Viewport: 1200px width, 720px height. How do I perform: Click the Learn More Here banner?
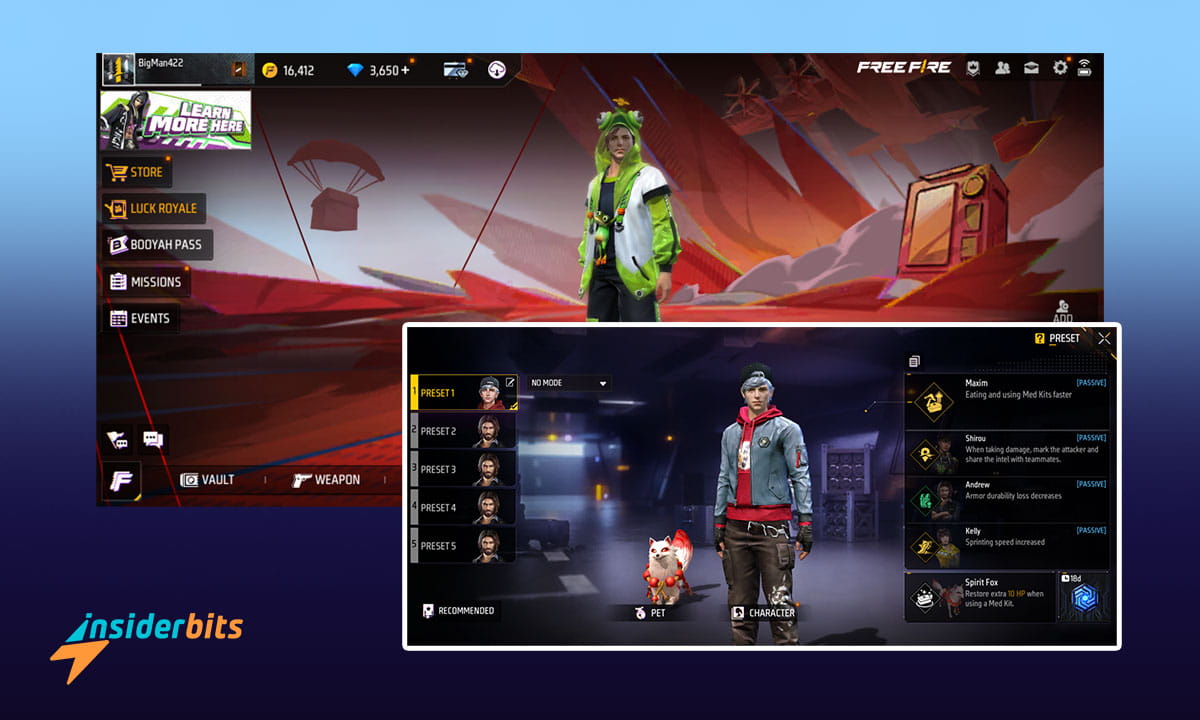pos(175,120)
